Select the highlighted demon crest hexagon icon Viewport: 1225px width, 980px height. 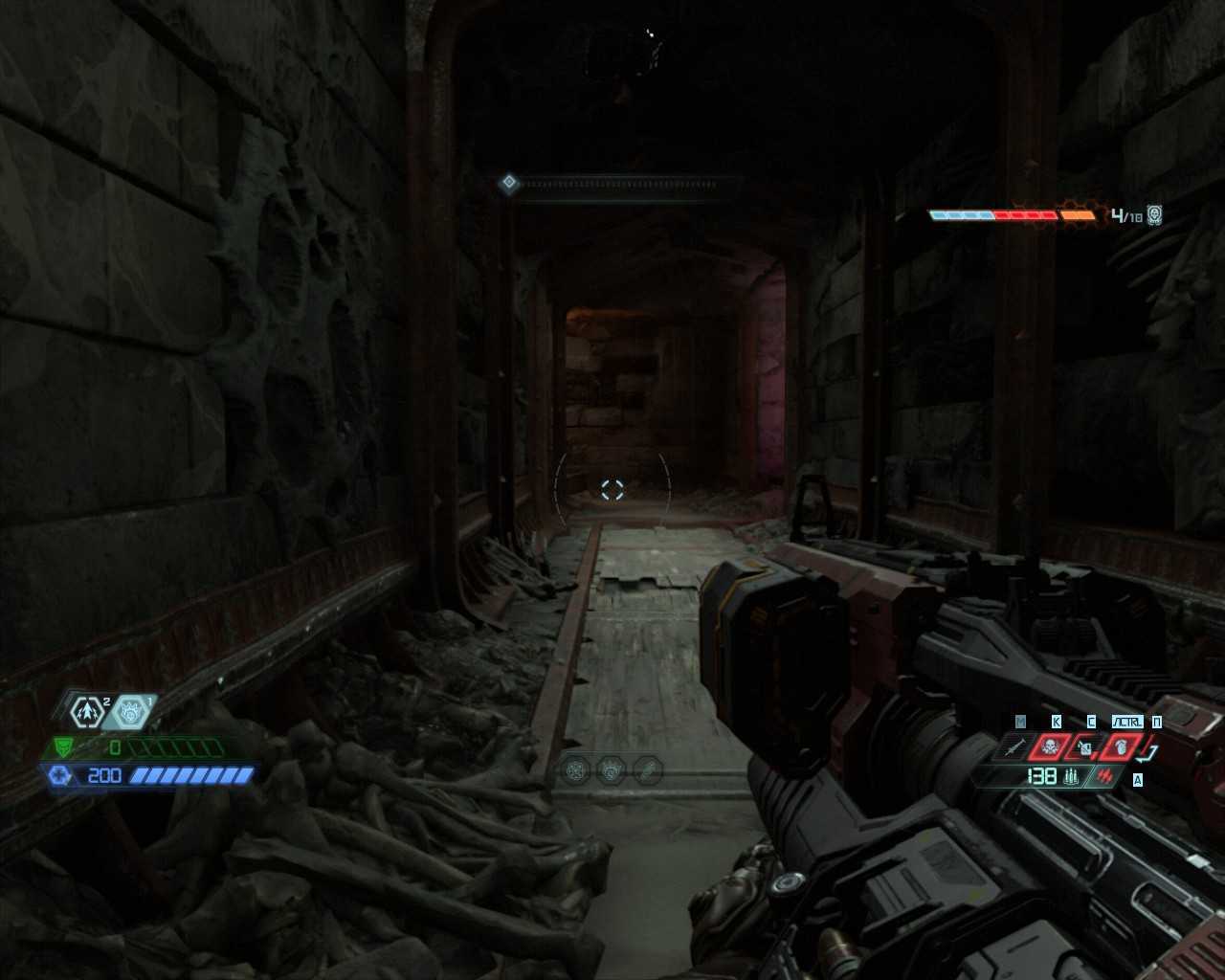[x=129, y=712]
